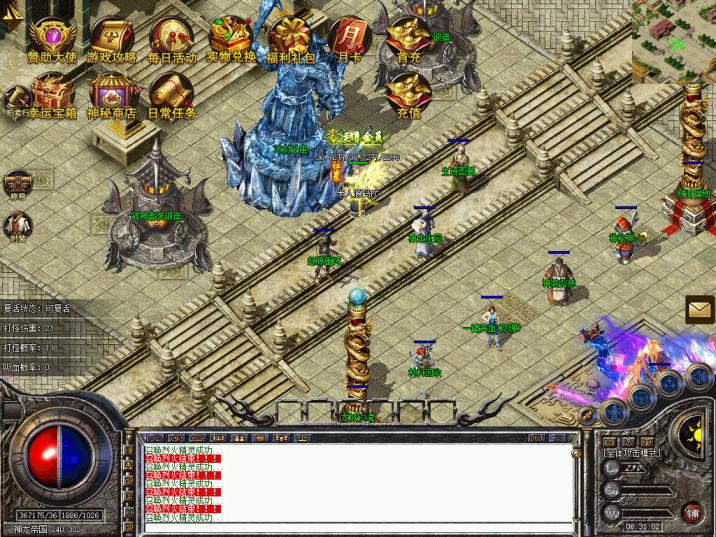Open 日常任务 daily quests
This screenshot has height=537, width=716.
172,96
